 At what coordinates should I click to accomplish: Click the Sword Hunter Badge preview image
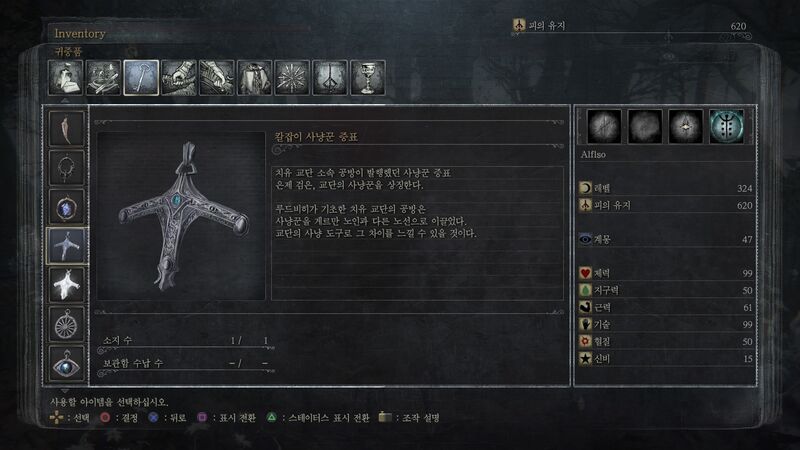181,216
